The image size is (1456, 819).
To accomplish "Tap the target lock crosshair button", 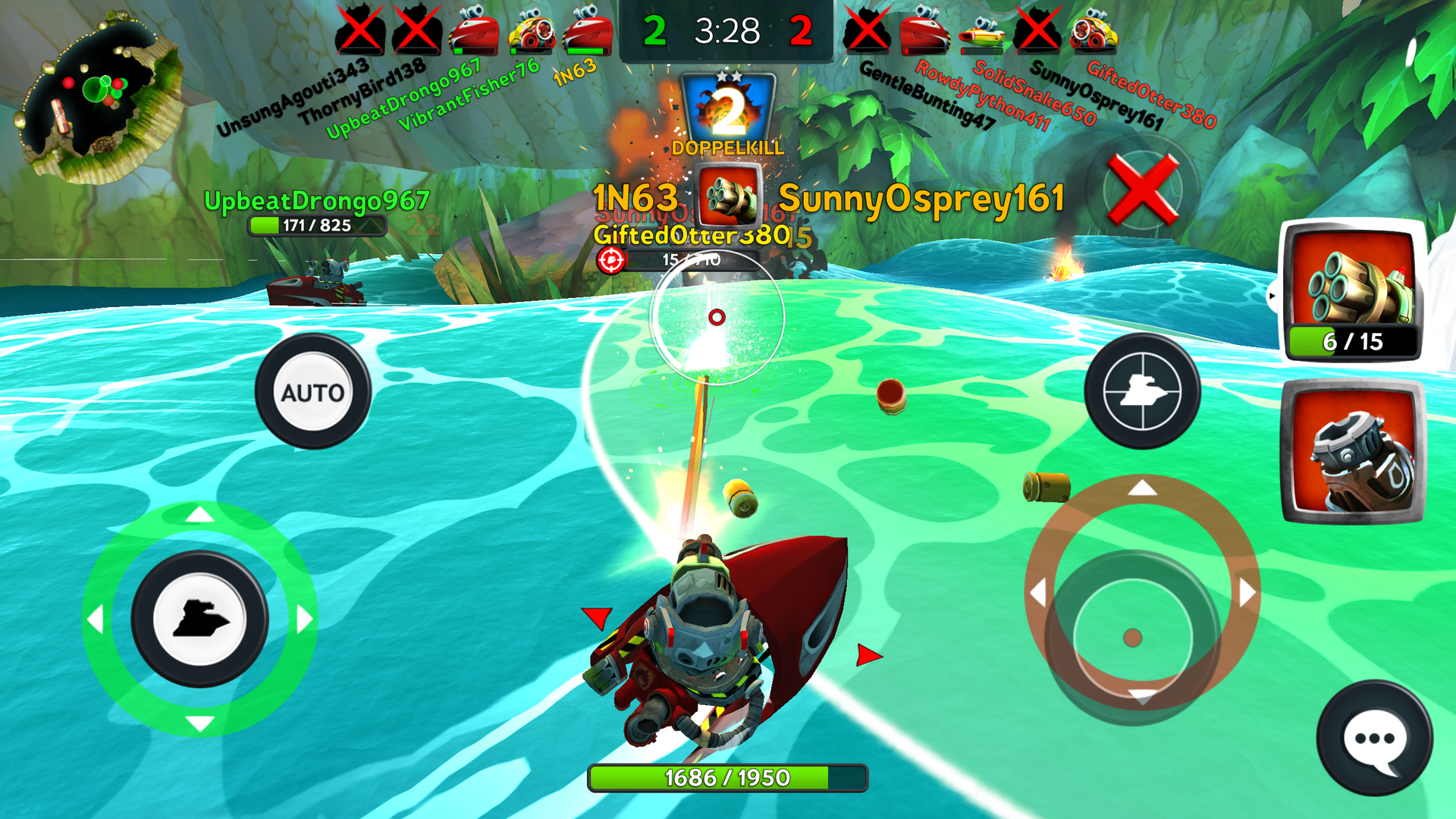I will 1141,392.
